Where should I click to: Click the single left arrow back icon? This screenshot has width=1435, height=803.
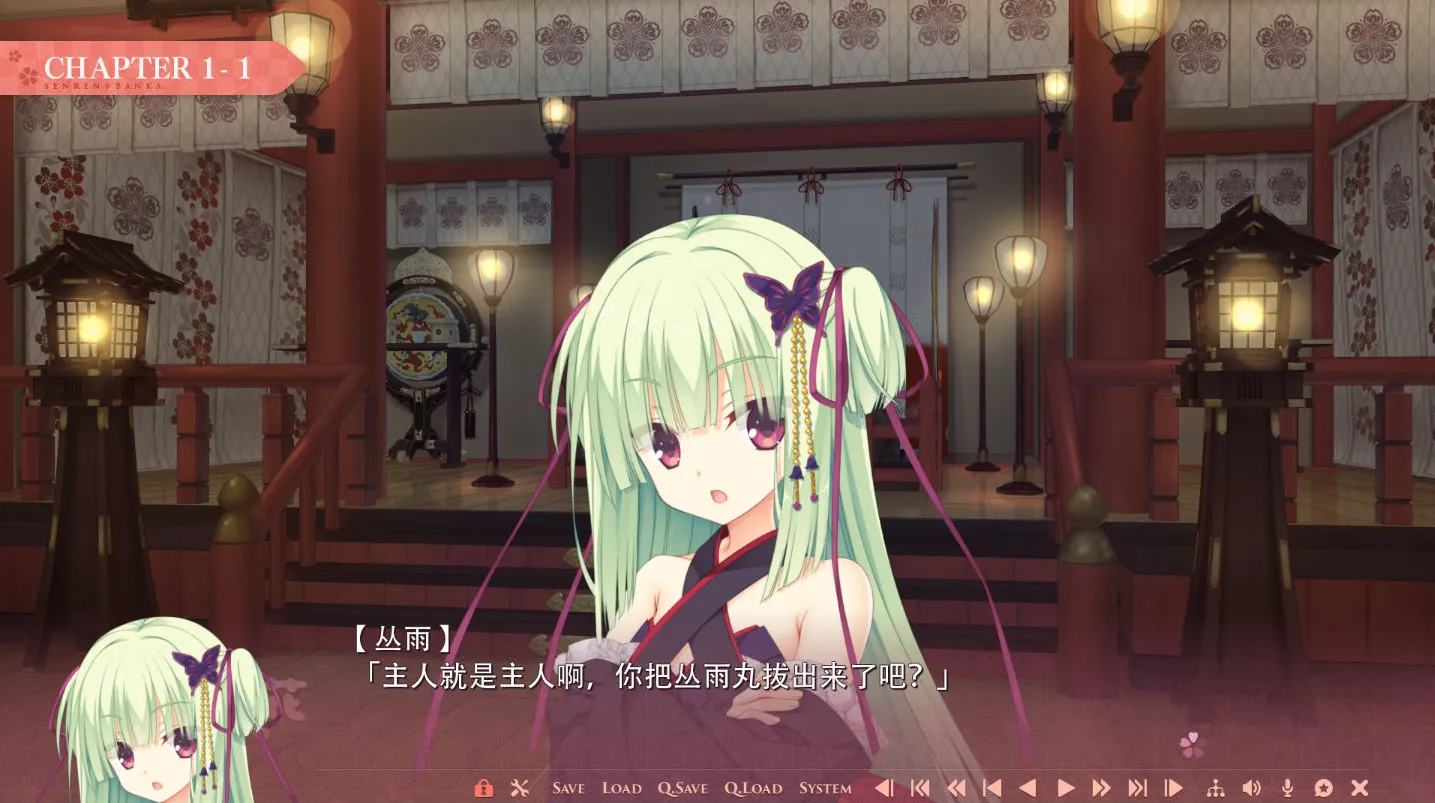click(1027, 788)
